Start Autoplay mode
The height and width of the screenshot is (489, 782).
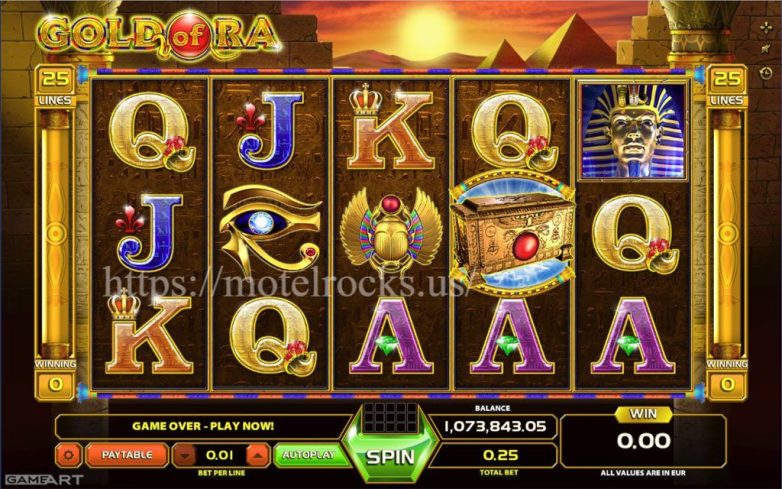point(311,455)
